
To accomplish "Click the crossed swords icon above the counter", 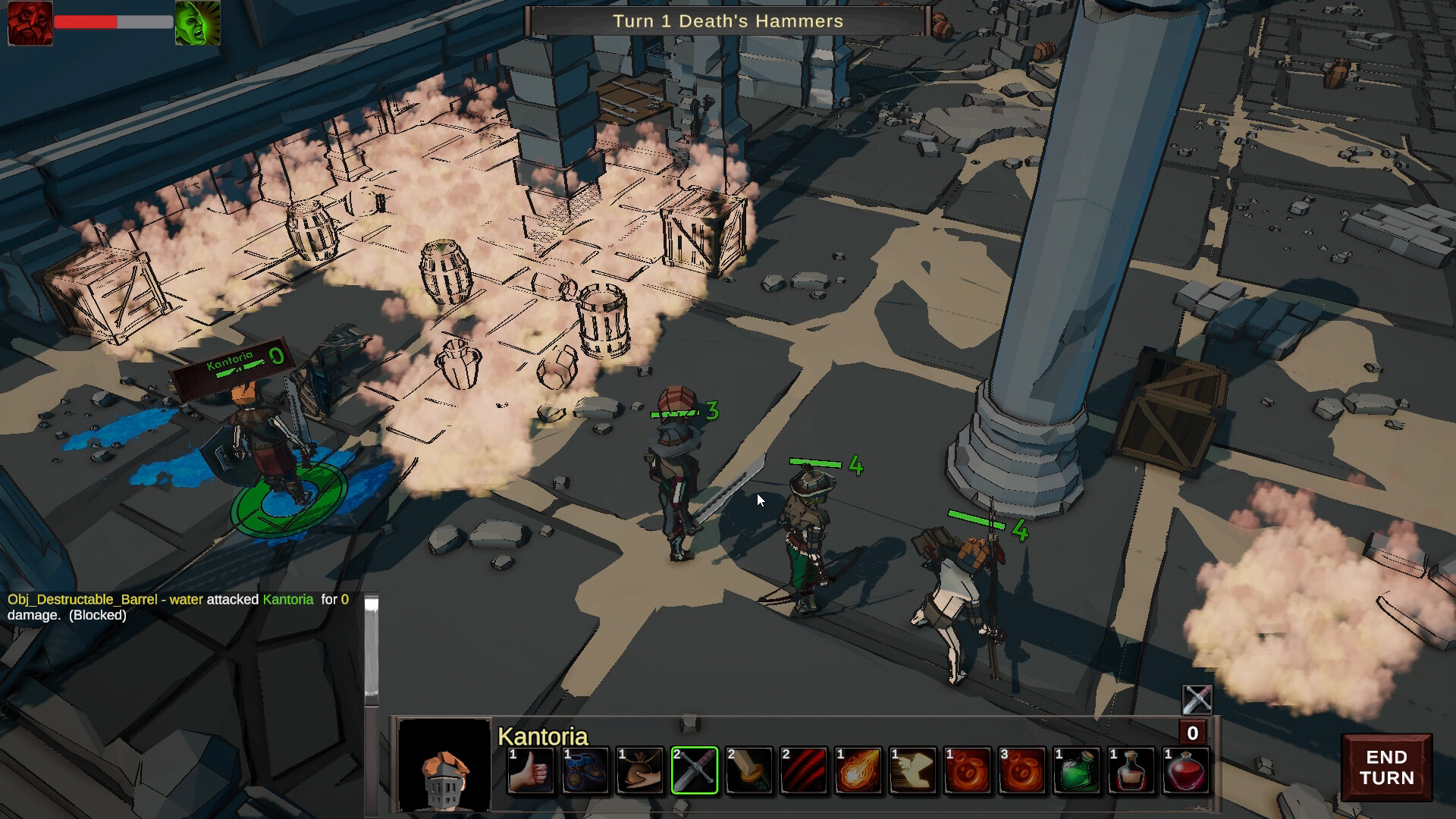I will click(x=1197, y=698).
